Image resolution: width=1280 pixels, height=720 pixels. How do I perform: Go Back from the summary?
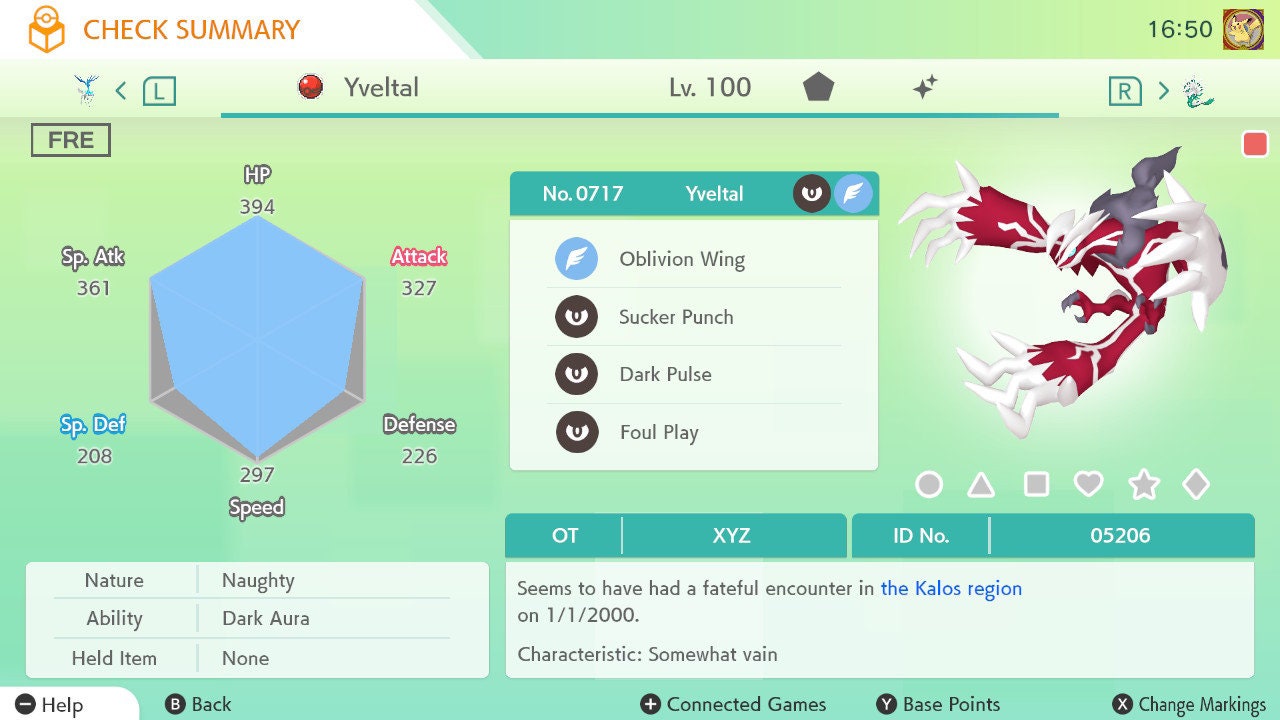pos(198,705)
